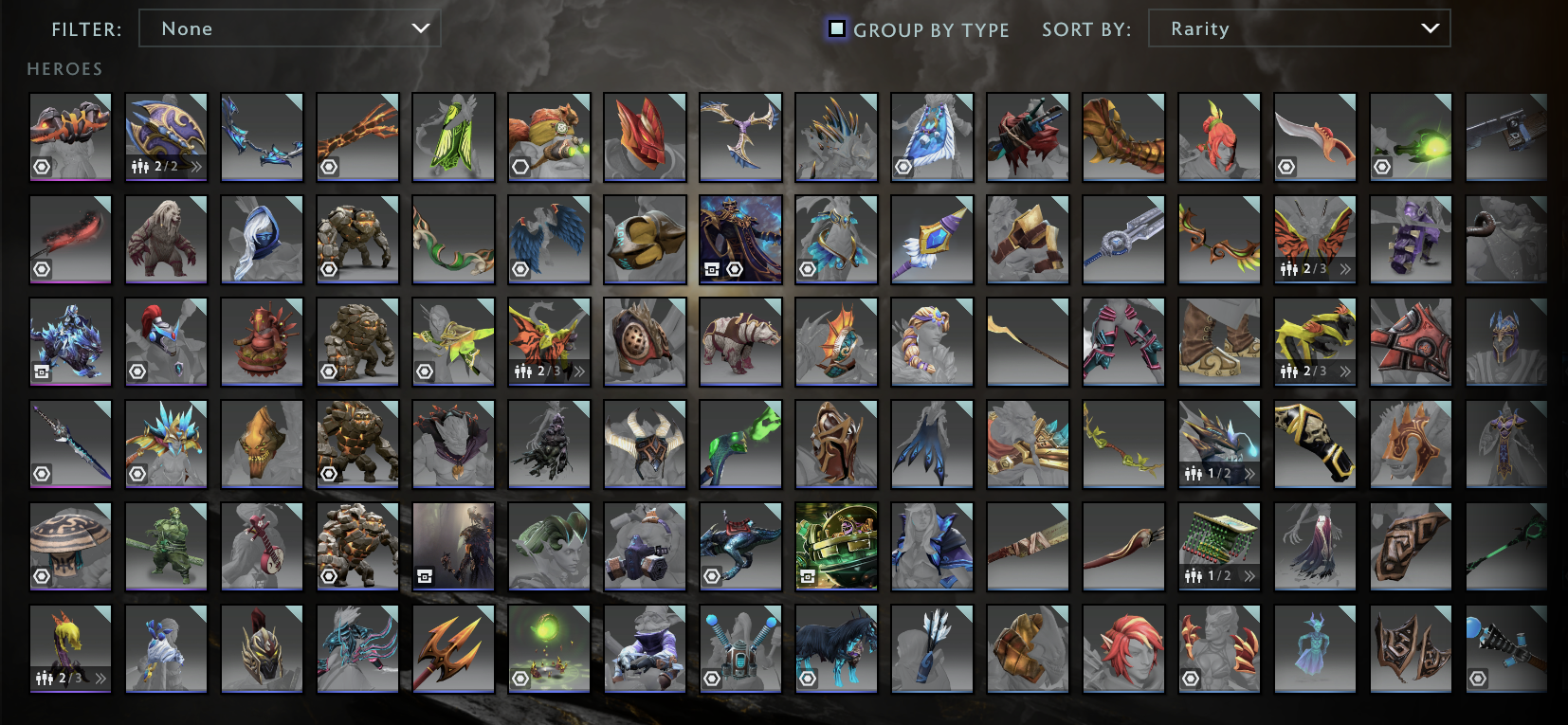This screenshot has width=1568, height=725.
Task: Select the bear cub item thumbnail
Action: click(x=166, y=238)
